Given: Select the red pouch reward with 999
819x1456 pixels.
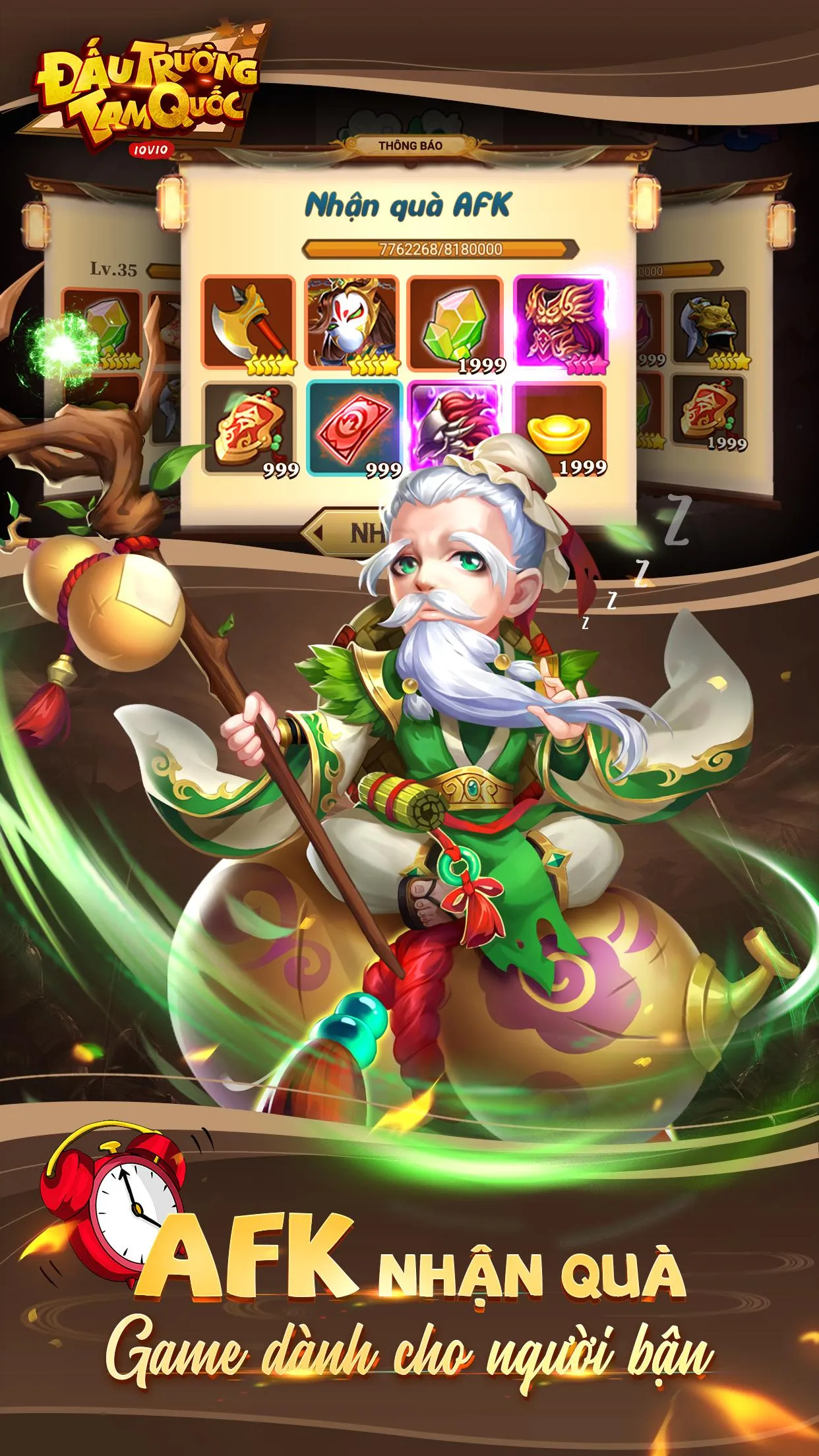Looking at the screenshot, I should (249, 429).
